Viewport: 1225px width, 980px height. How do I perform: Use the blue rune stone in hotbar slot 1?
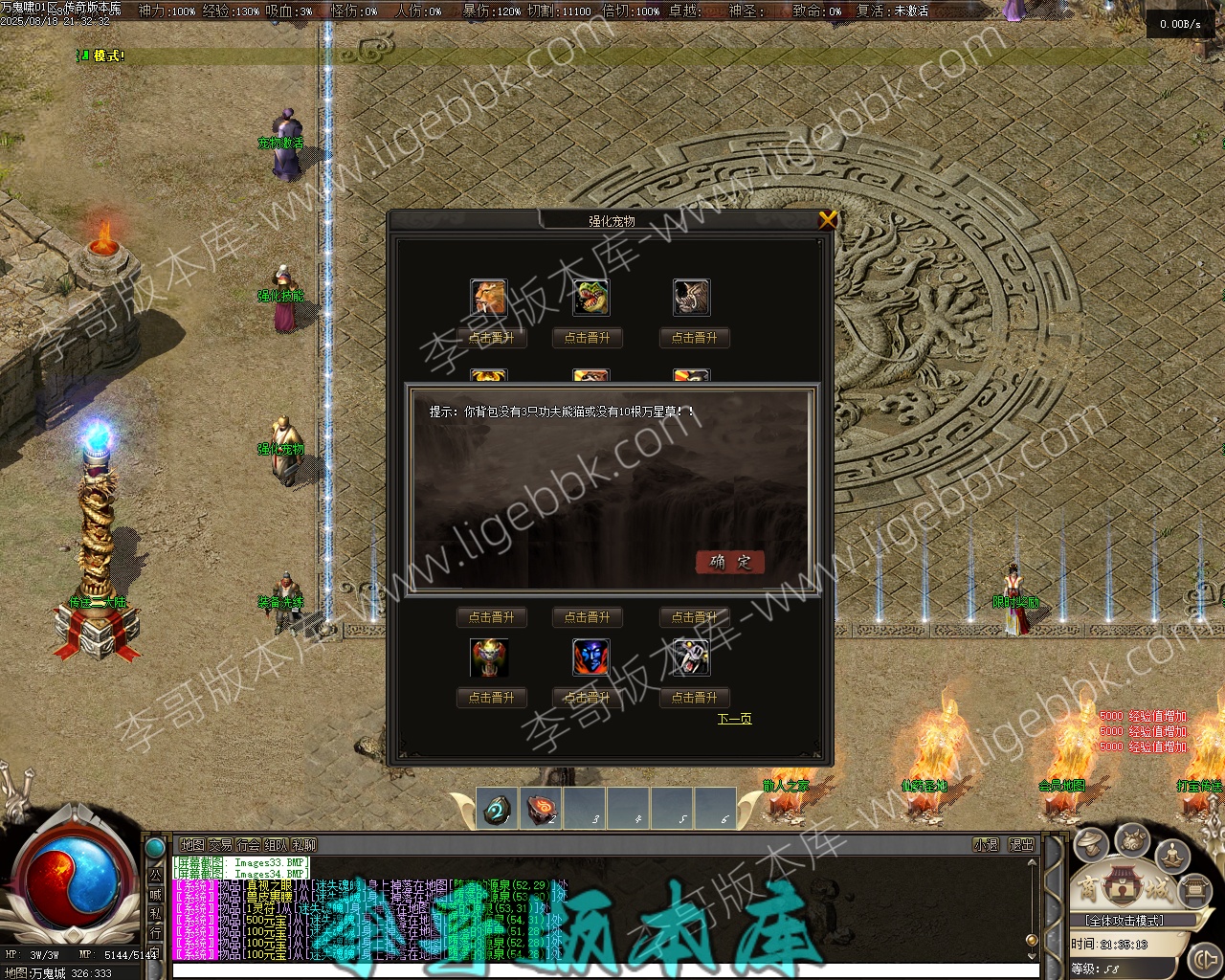pos(497,810)
